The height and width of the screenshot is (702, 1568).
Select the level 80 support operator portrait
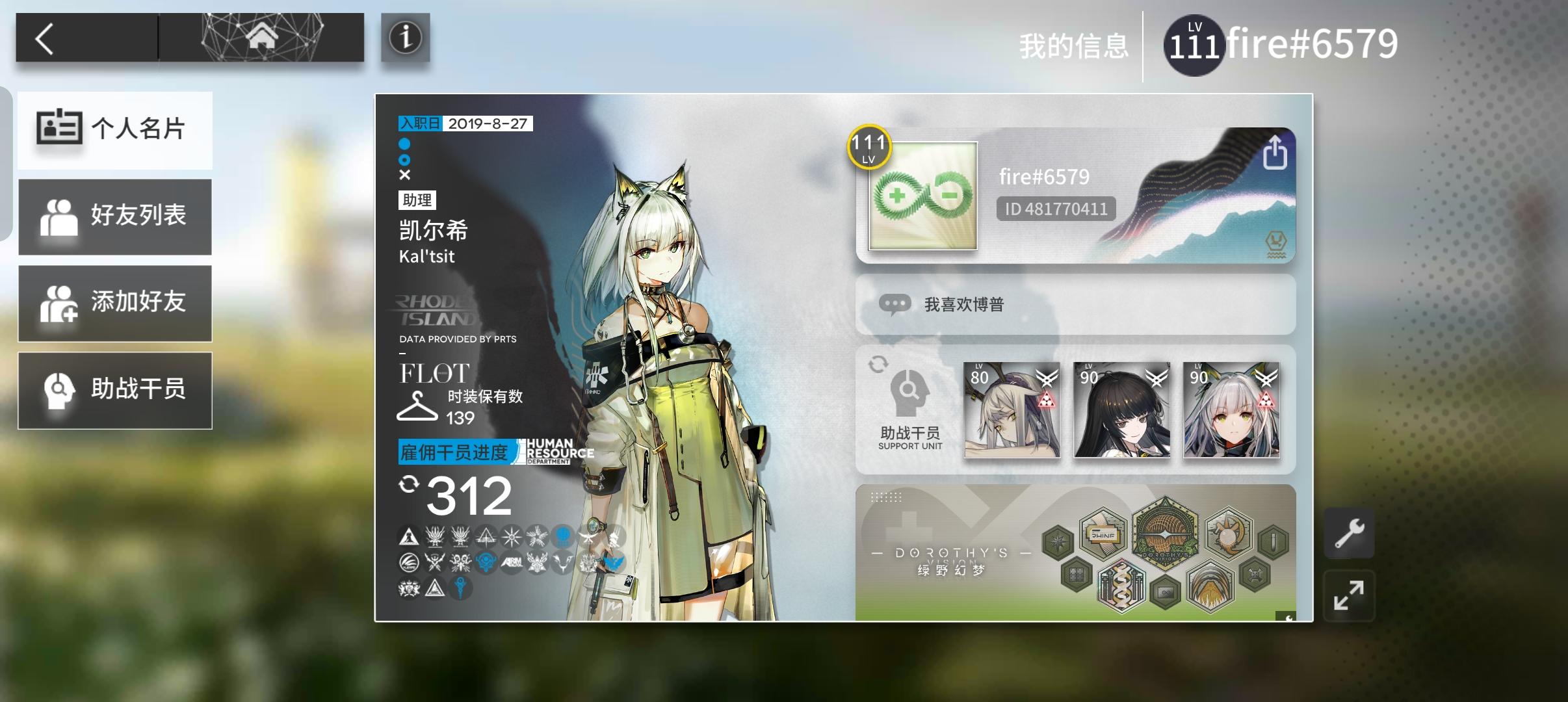[1012, 410]
